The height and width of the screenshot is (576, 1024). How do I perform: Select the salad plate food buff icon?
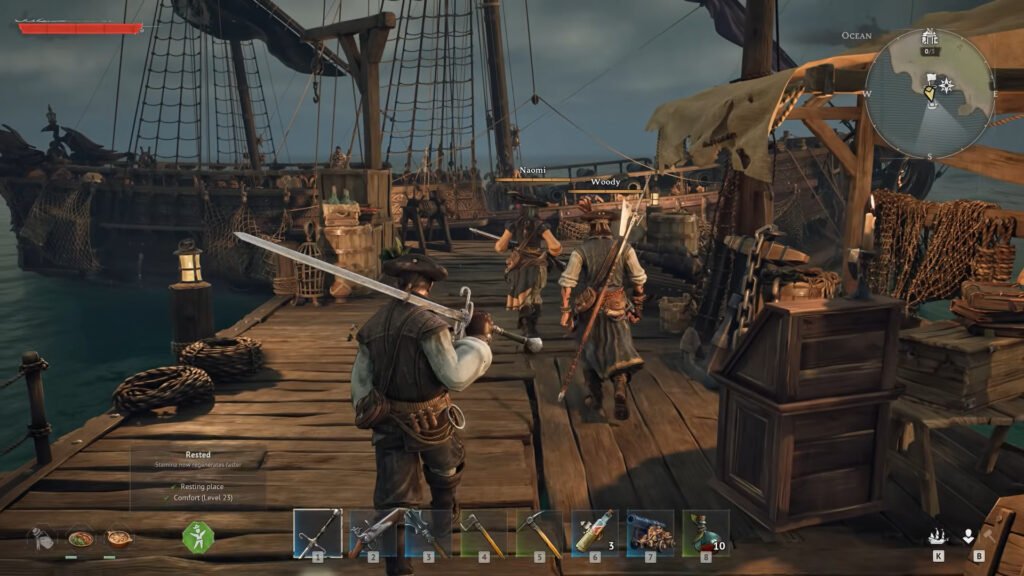pos(81,537)
